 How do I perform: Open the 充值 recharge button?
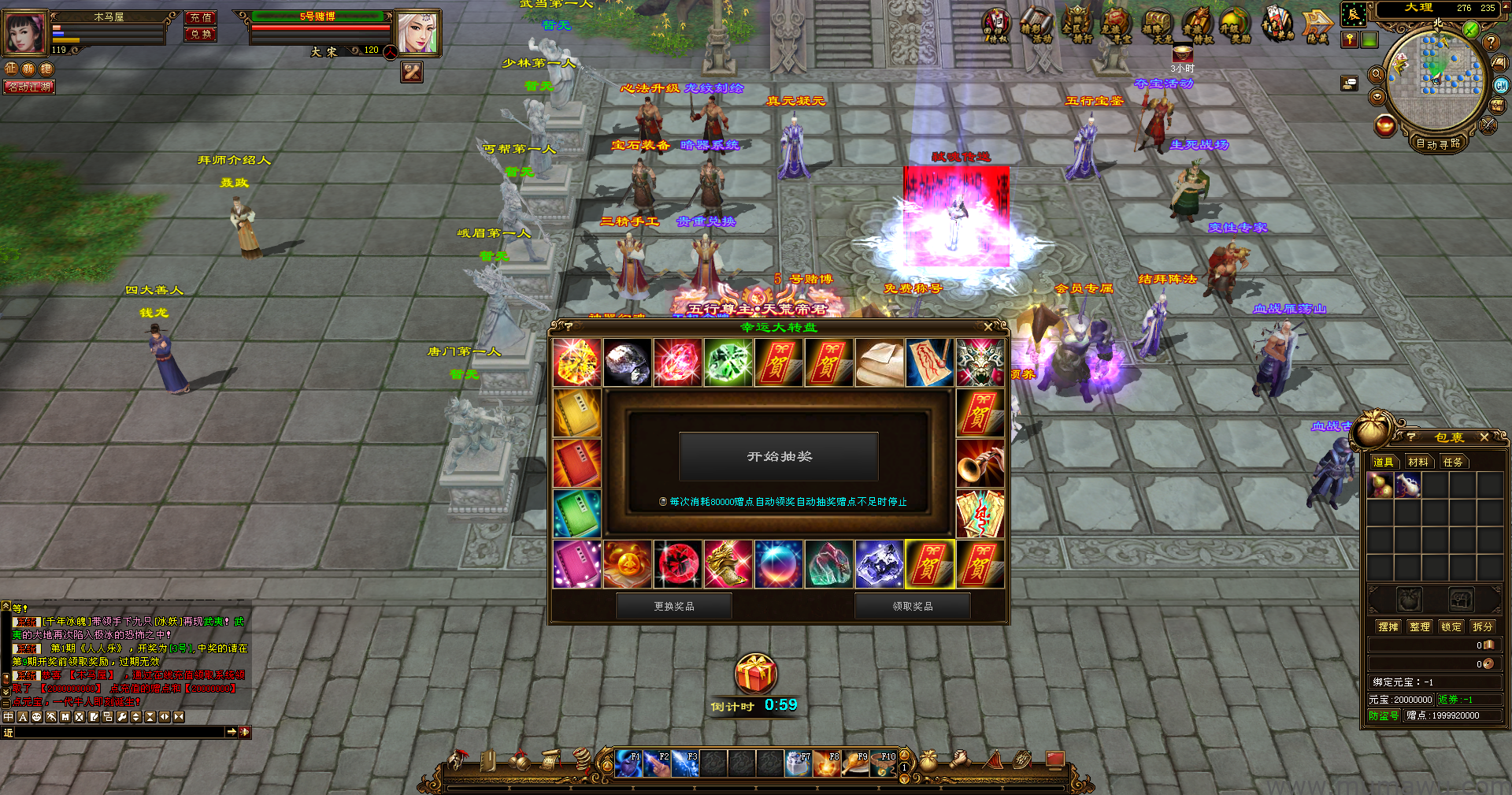click(201, 17)
